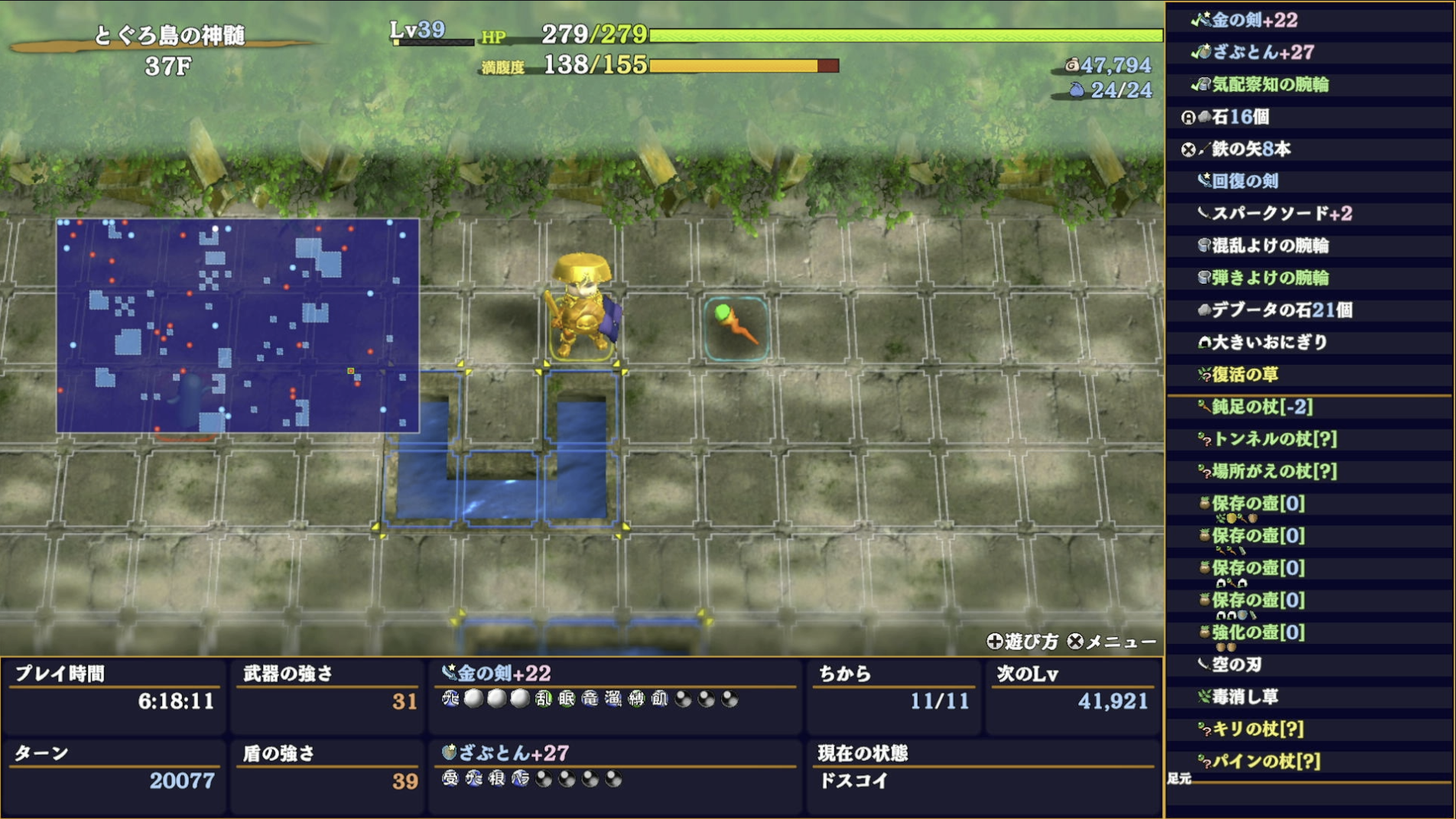The height and width of the screenshot is (819, 1456).
Task: Click the 満腹度 fullness gauge bar
Action: [738, 67]
